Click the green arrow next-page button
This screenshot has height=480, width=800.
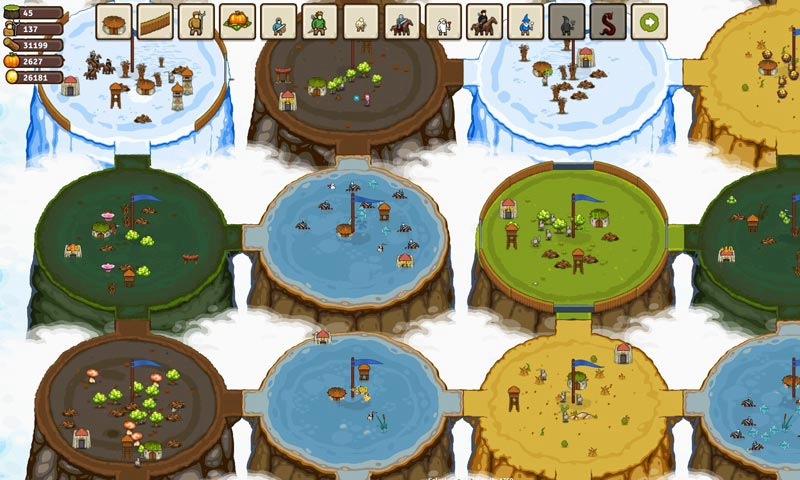(x=648, y=21)
